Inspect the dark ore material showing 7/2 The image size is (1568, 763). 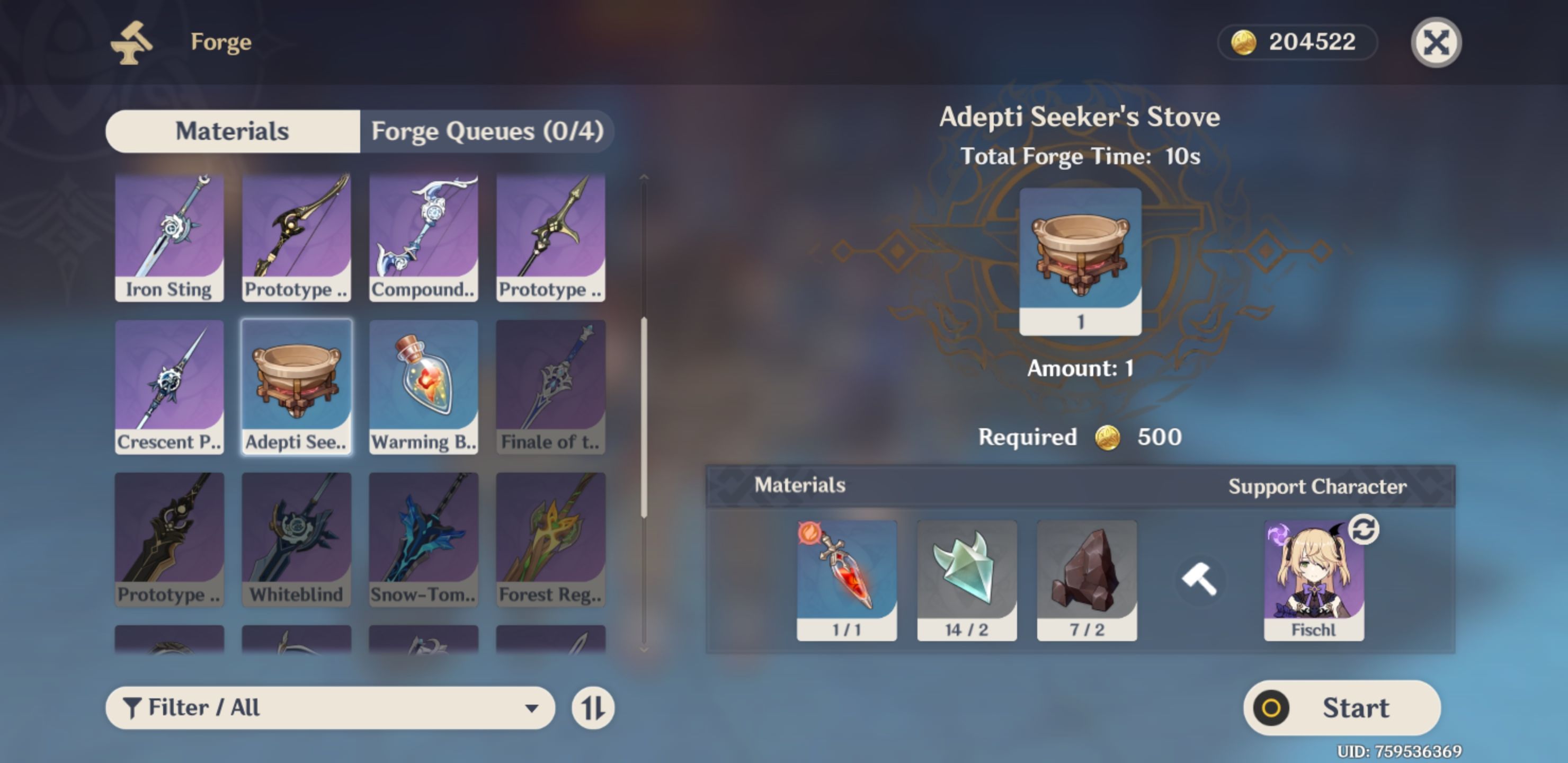(1086, 579)
